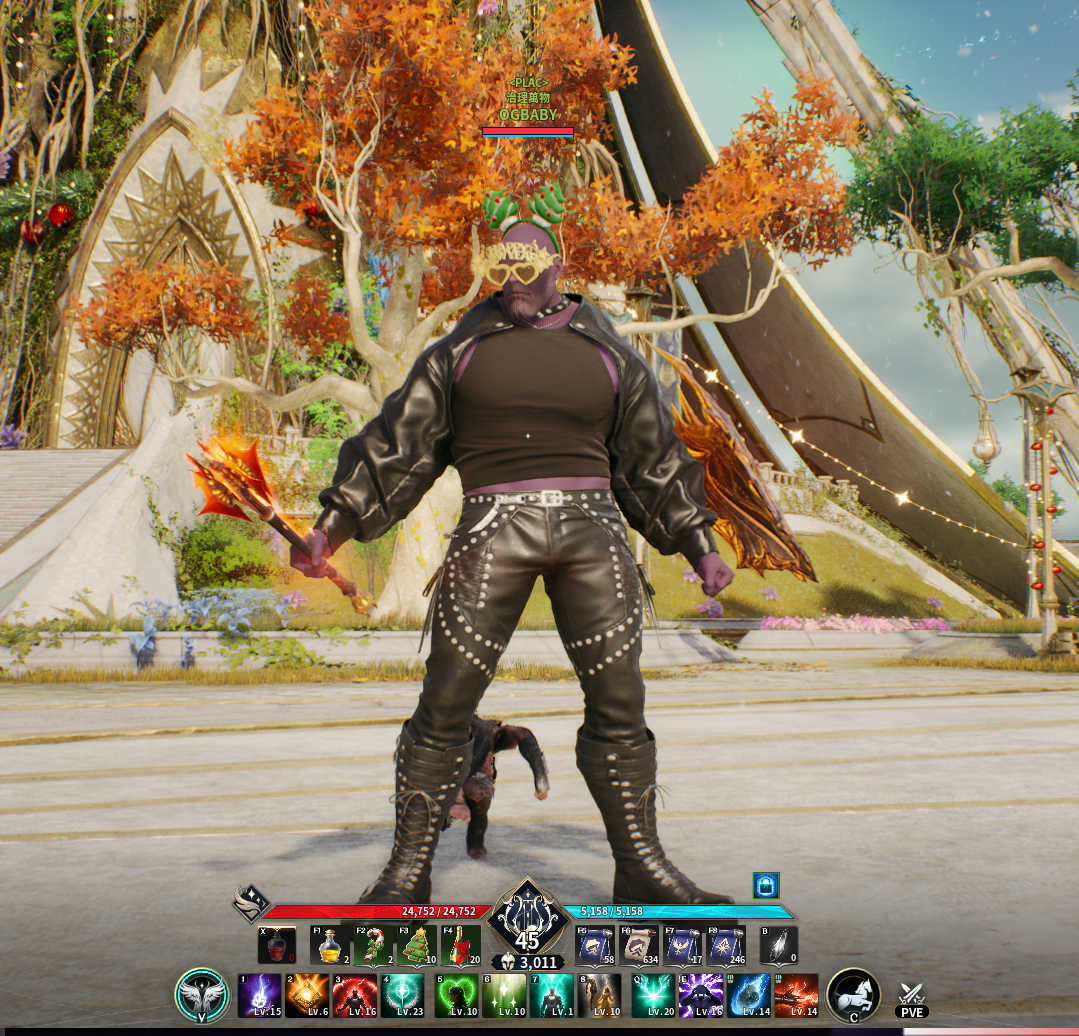The image size is (1079, 1036).
Task: Cast the blue meteor skill
Action: coord(749,995)
